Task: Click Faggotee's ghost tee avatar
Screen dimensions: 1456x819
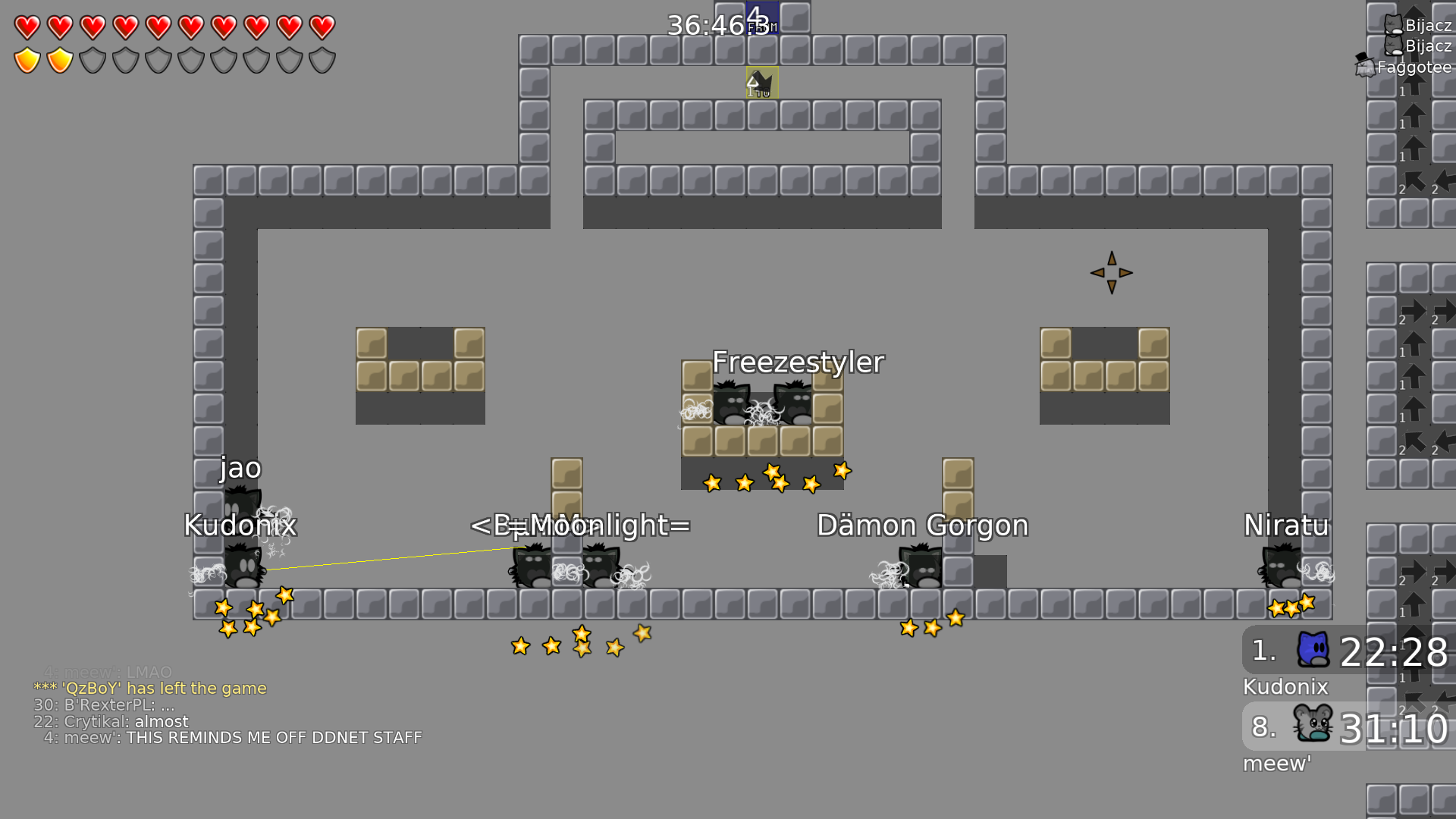Action: click(1365, 67)
